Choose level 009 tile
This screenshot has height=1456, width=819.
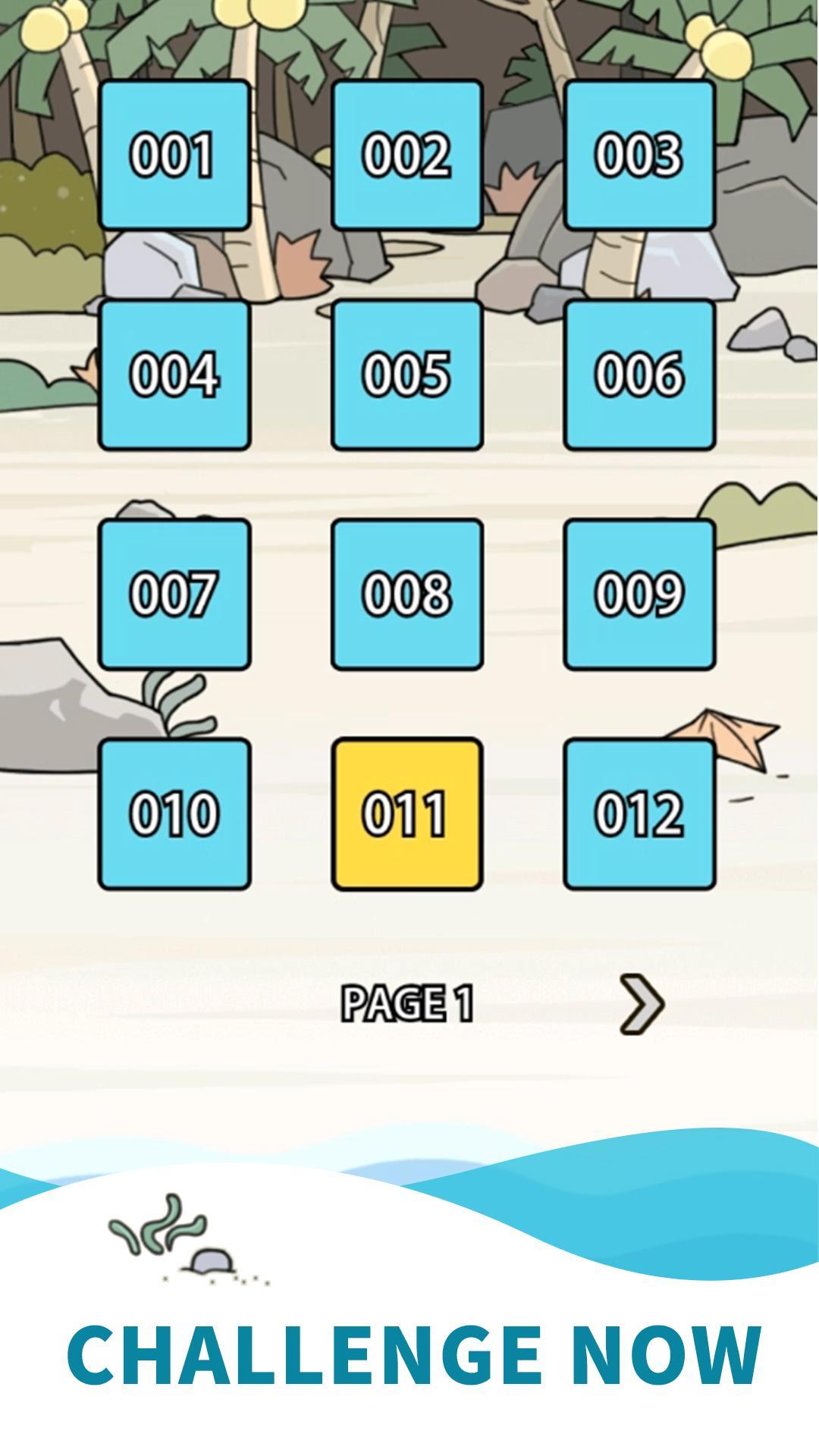tap(639, 594)
